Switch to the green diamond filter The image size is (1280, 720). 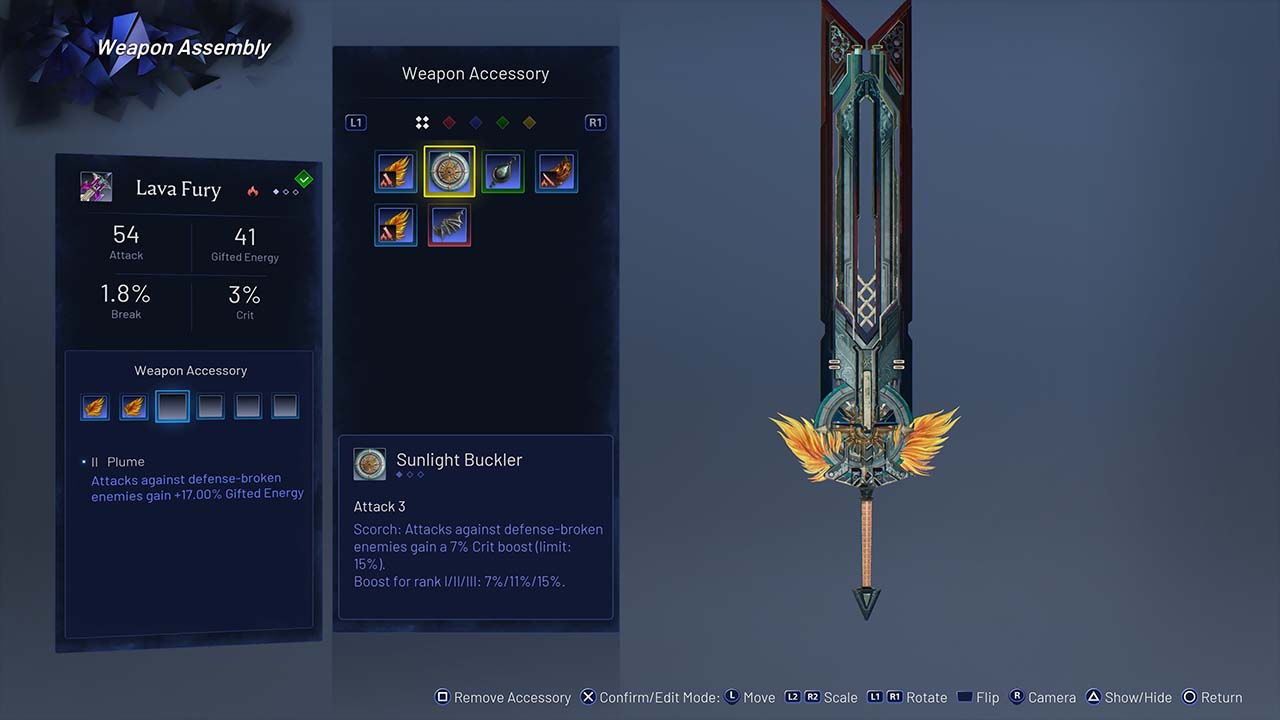[503, 122]
